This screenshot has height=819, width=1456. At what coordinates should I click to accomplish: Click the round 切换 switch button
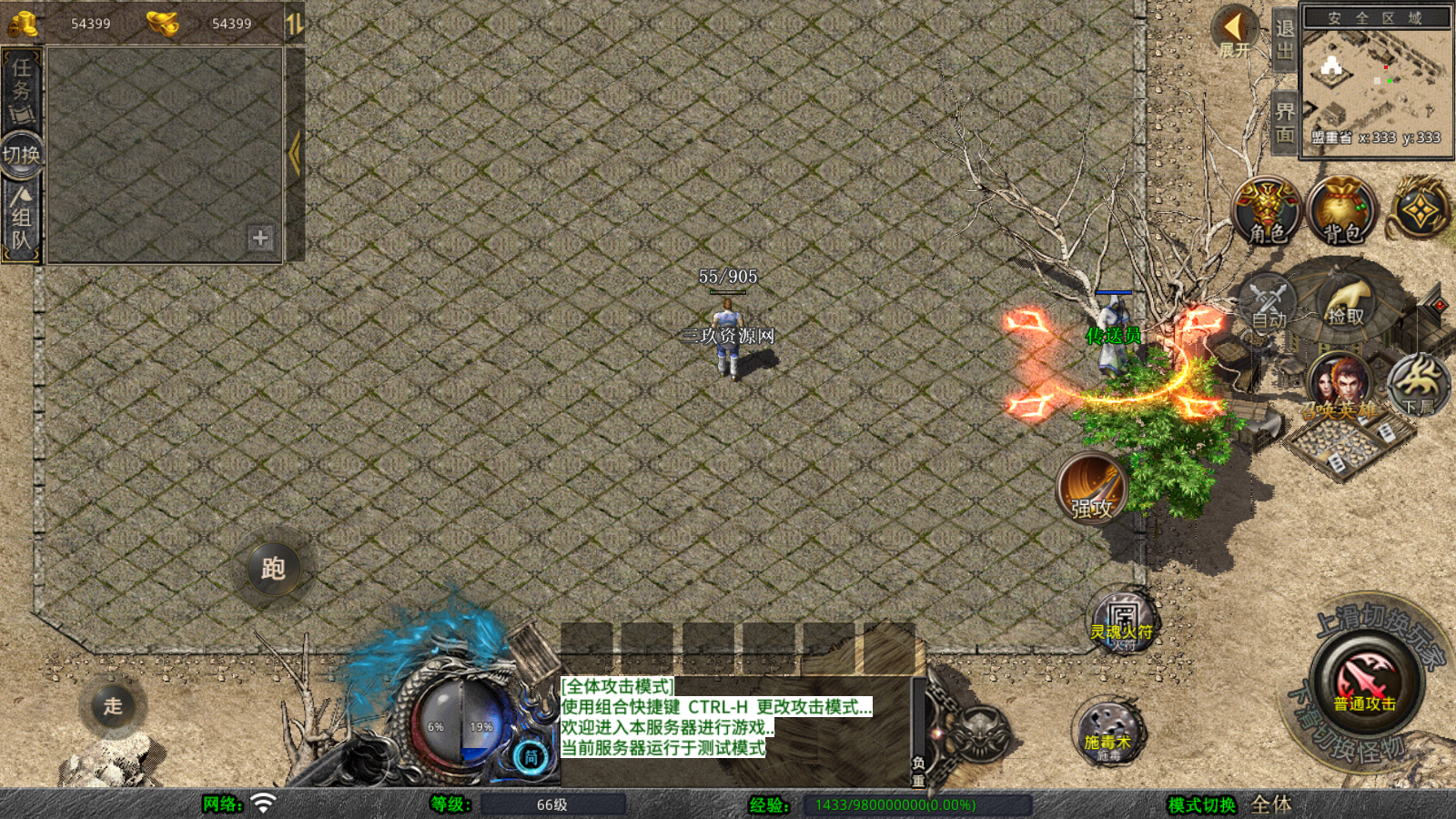21,154
